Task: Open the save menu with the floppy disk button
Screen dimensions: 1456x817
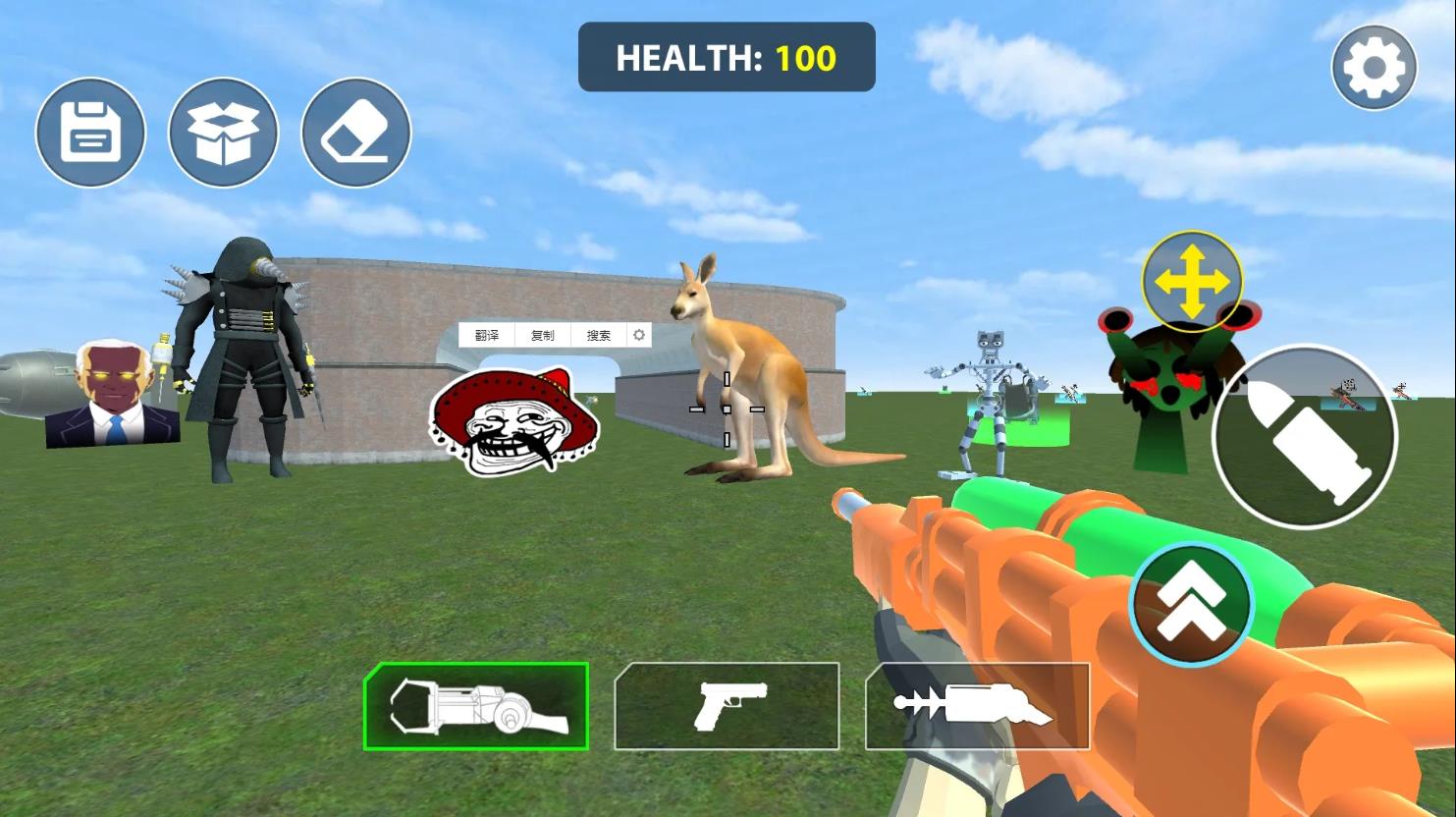Action: [x=90, y=133]
